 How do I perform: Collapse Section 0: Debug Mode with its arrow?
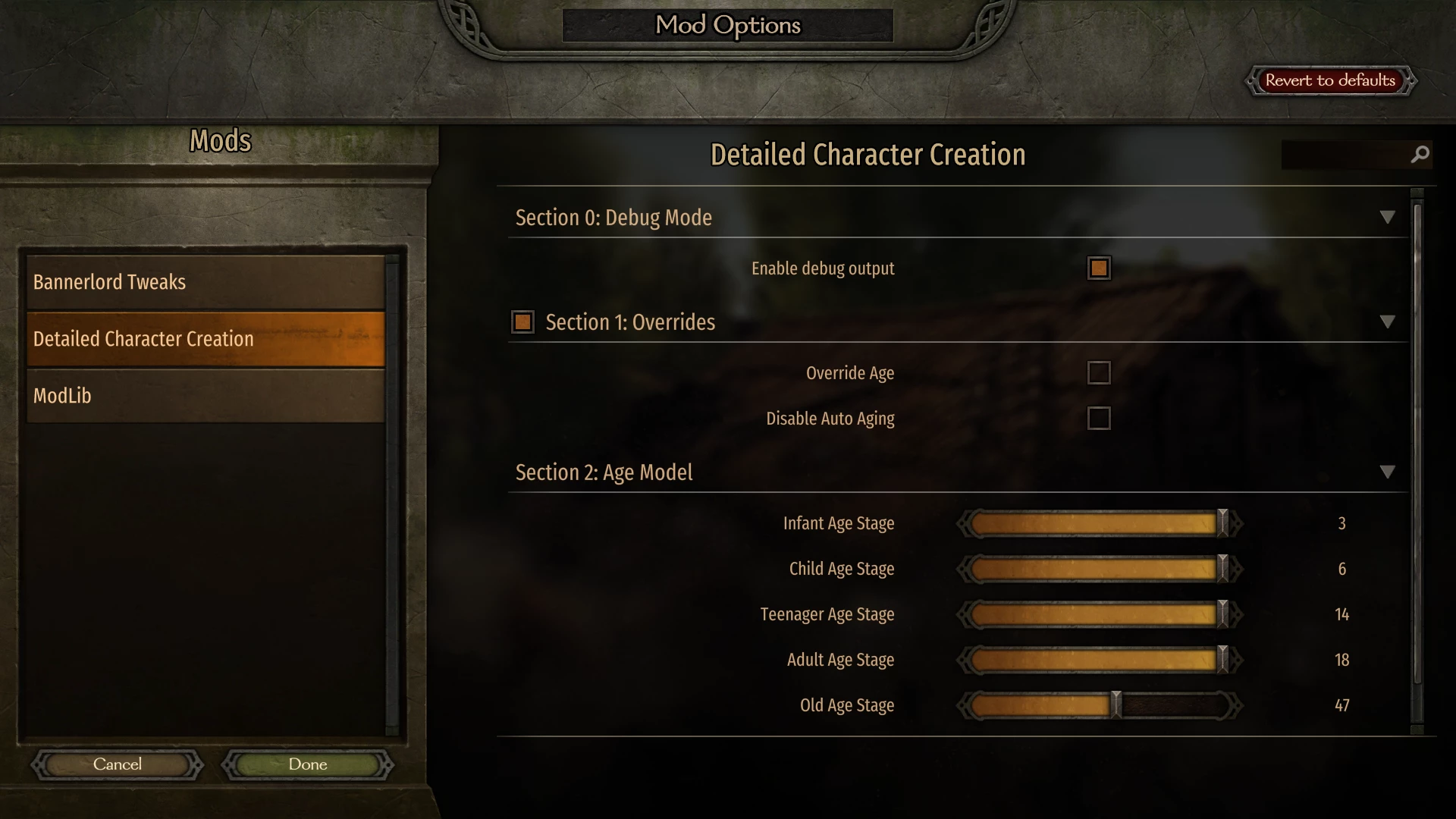1387,218
